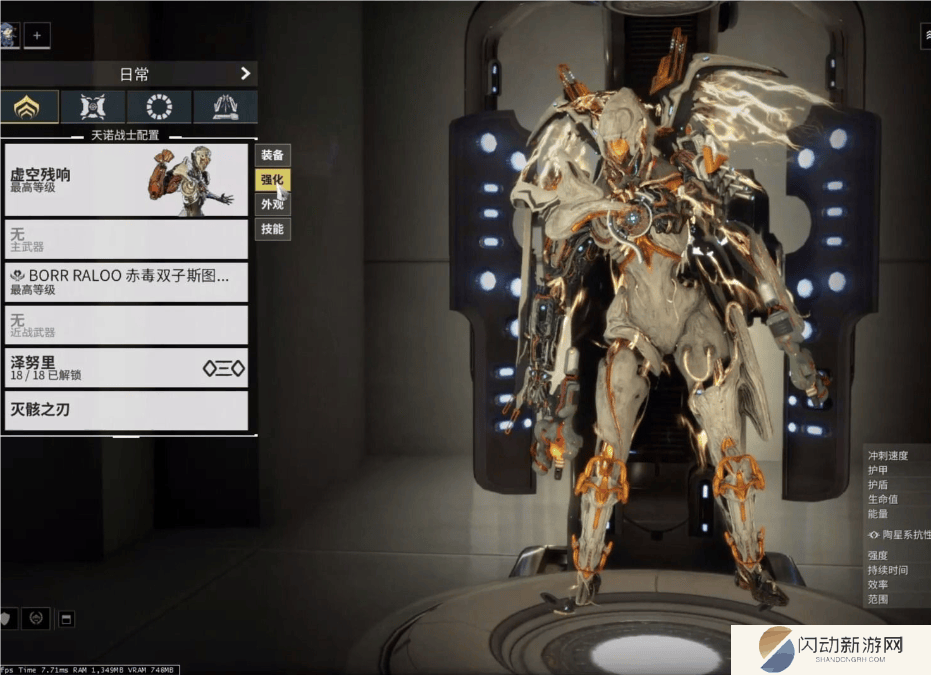Open the 日常 loadout selector arrow

[x=245, y=73]
